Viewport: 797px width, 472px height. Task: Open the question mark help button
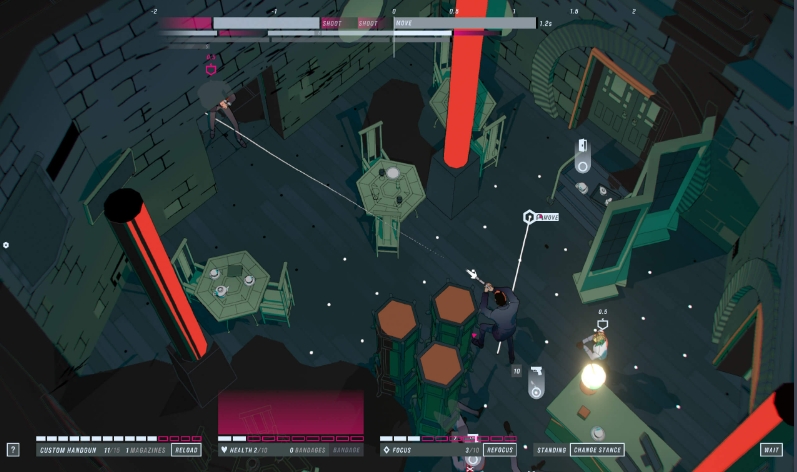pyautogui.click(x=13, y=450)
